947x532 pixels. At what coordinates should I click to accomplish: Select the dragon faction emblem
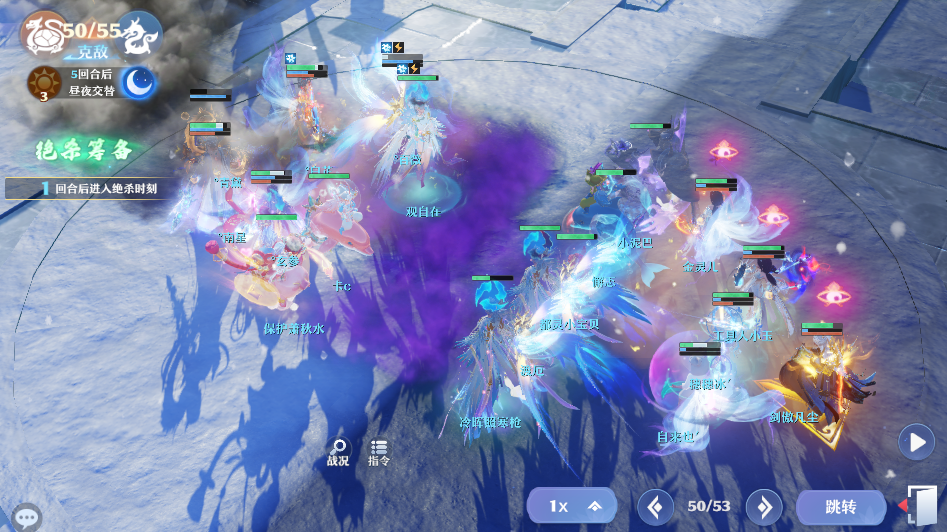(x=141, y=34)
